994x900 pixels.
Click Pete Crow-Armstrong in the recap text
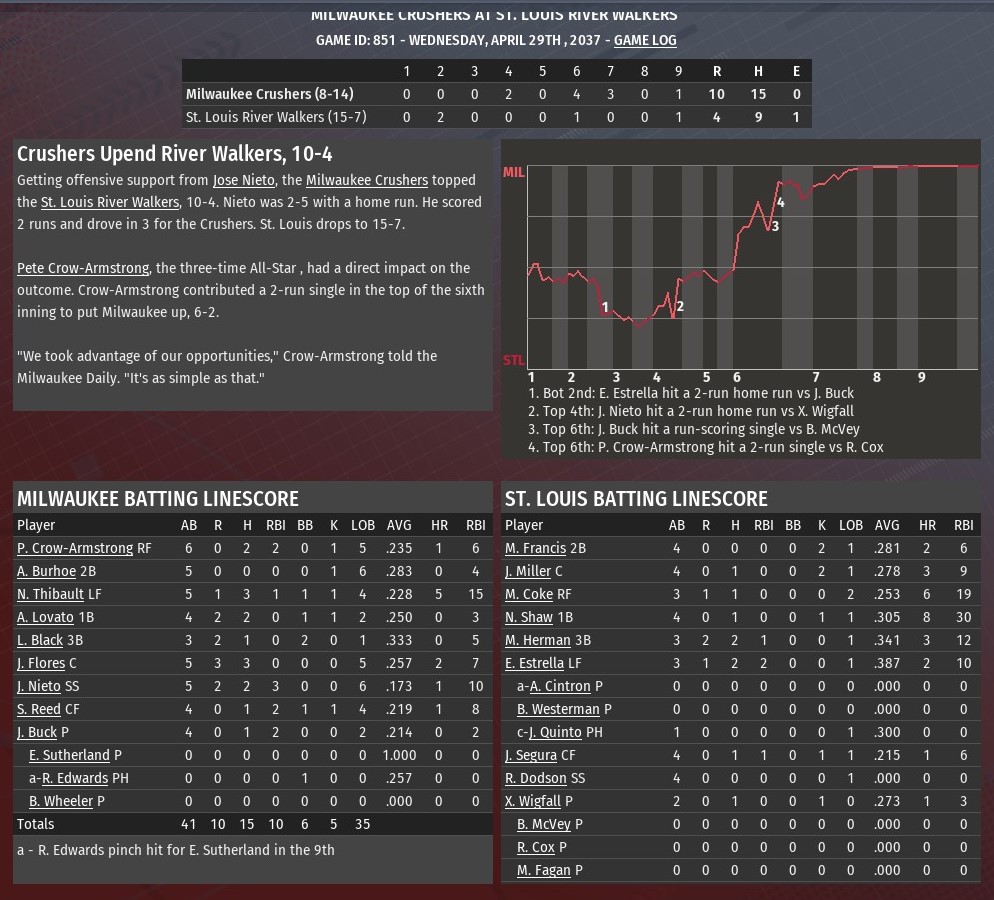83,268
